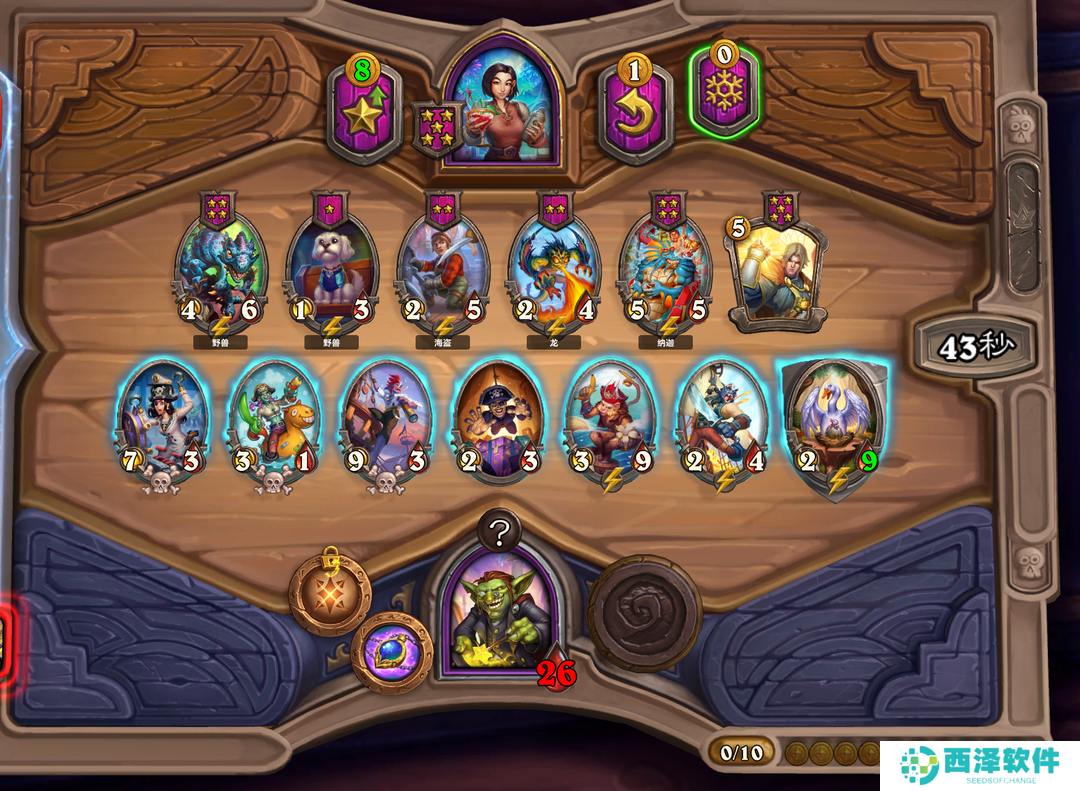Refresh the tavern minions for 1 gold
Image resolution: width=1080 pixels, height=791 pixels.
[x=634, y=112]
